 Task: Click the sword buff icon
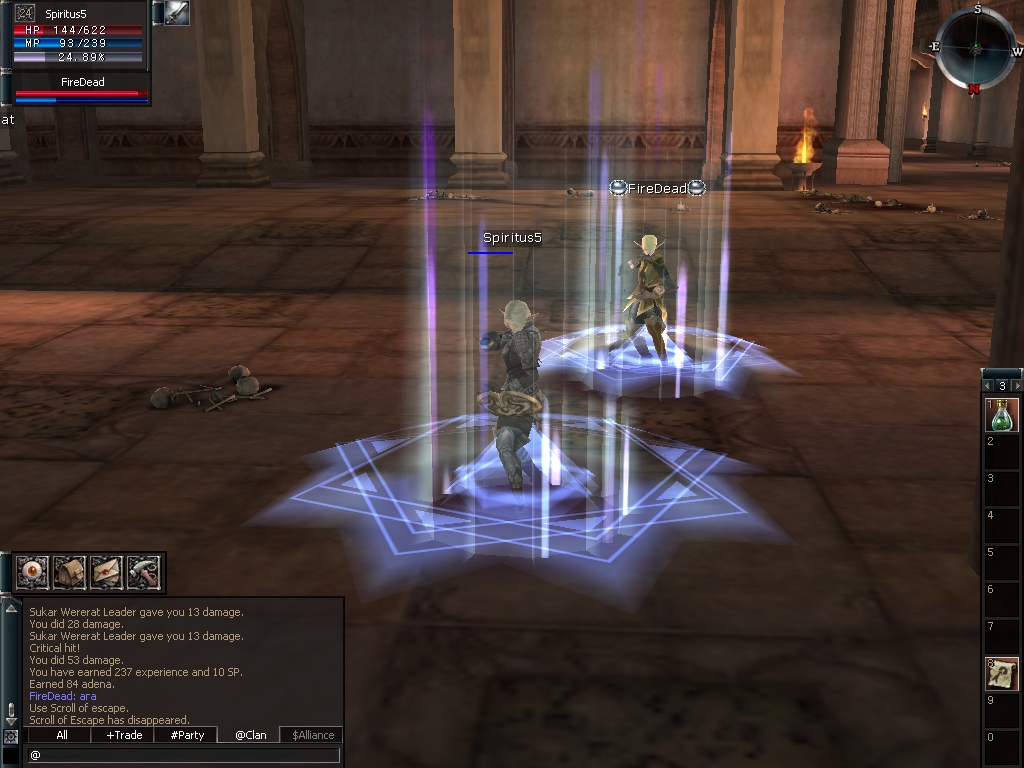coord(177,13)
